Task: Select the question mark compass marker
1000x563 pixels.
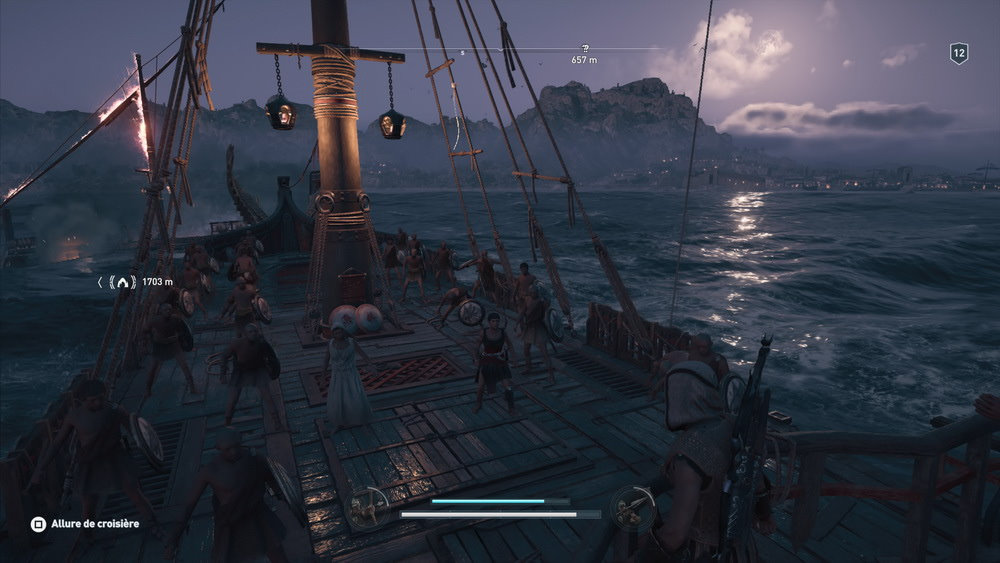Action: 586,48
